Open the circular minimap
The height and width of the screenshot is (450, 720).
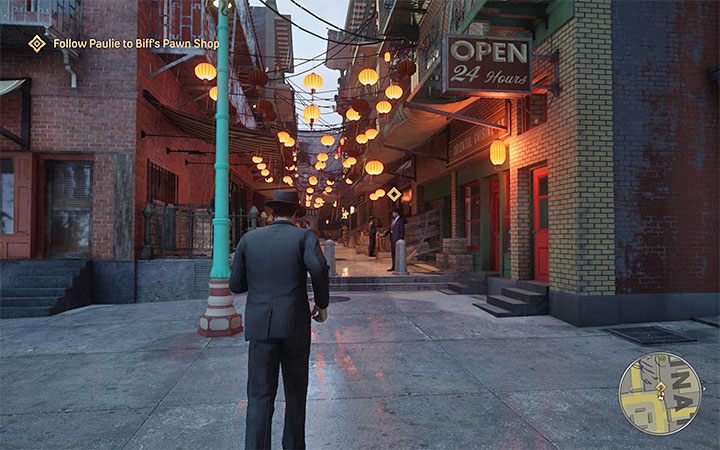660,393
